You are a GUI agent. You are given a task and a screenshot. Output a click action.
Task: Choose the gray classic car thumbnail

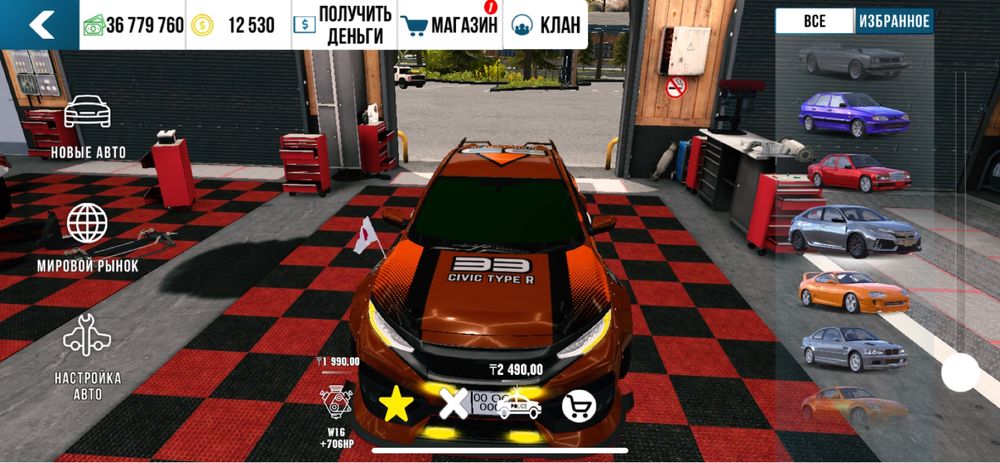pos(853,59)
